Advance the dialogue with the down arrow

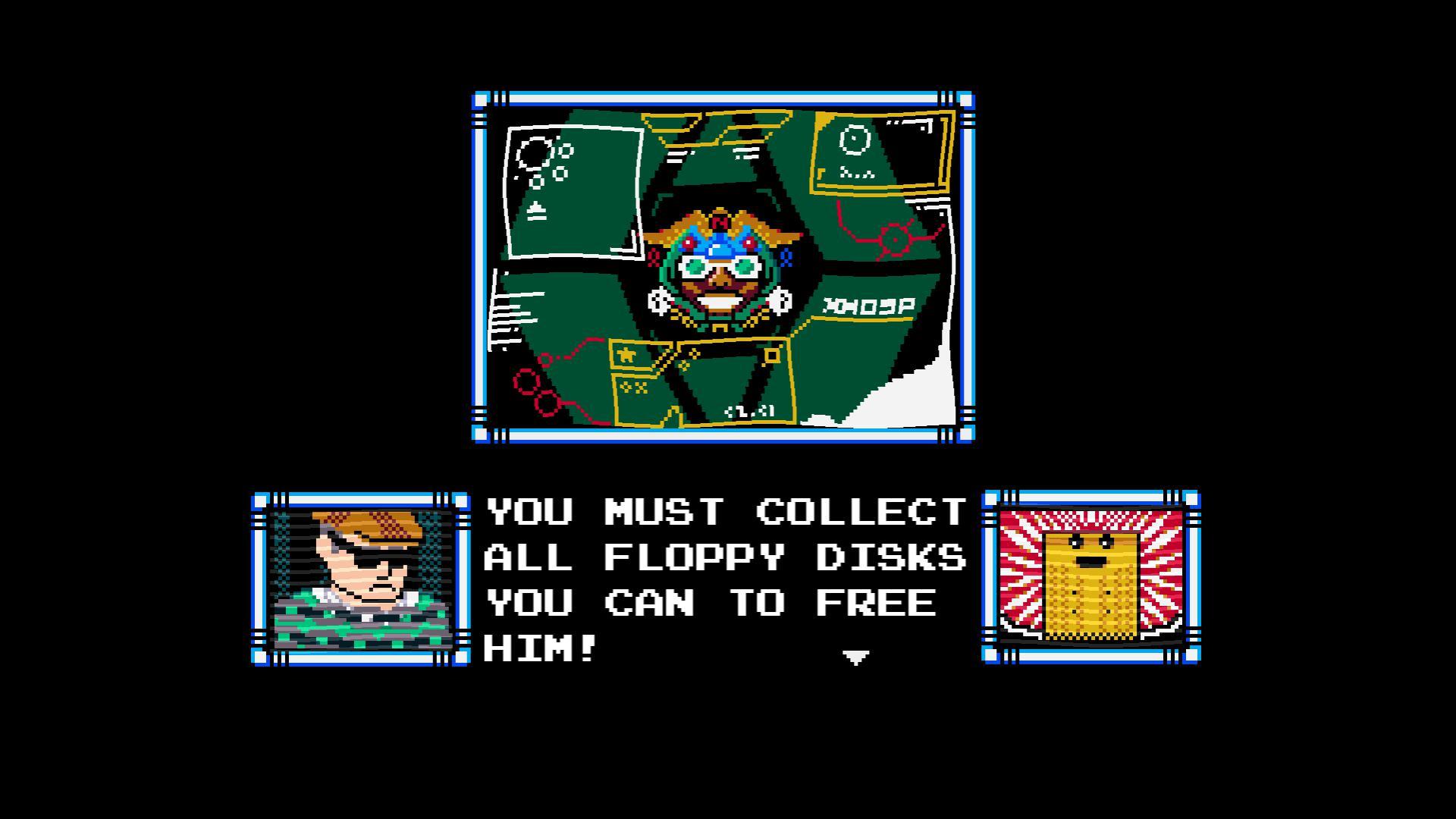[855, 658]
